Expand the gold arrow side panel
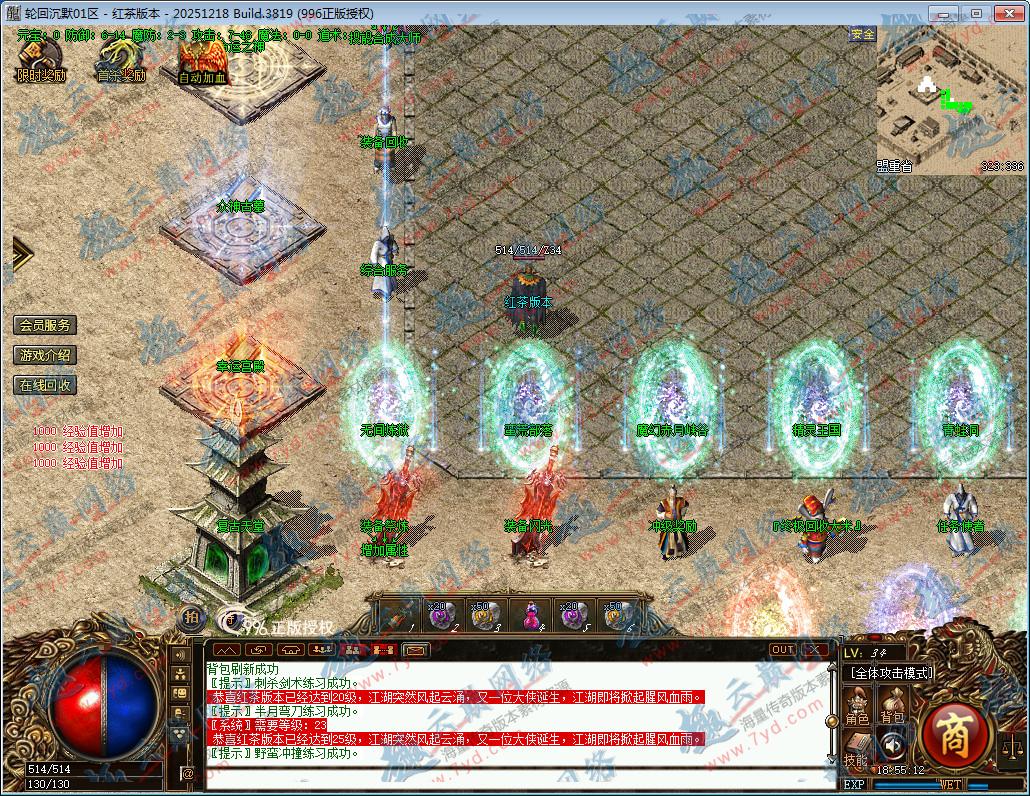 point(22,253)
